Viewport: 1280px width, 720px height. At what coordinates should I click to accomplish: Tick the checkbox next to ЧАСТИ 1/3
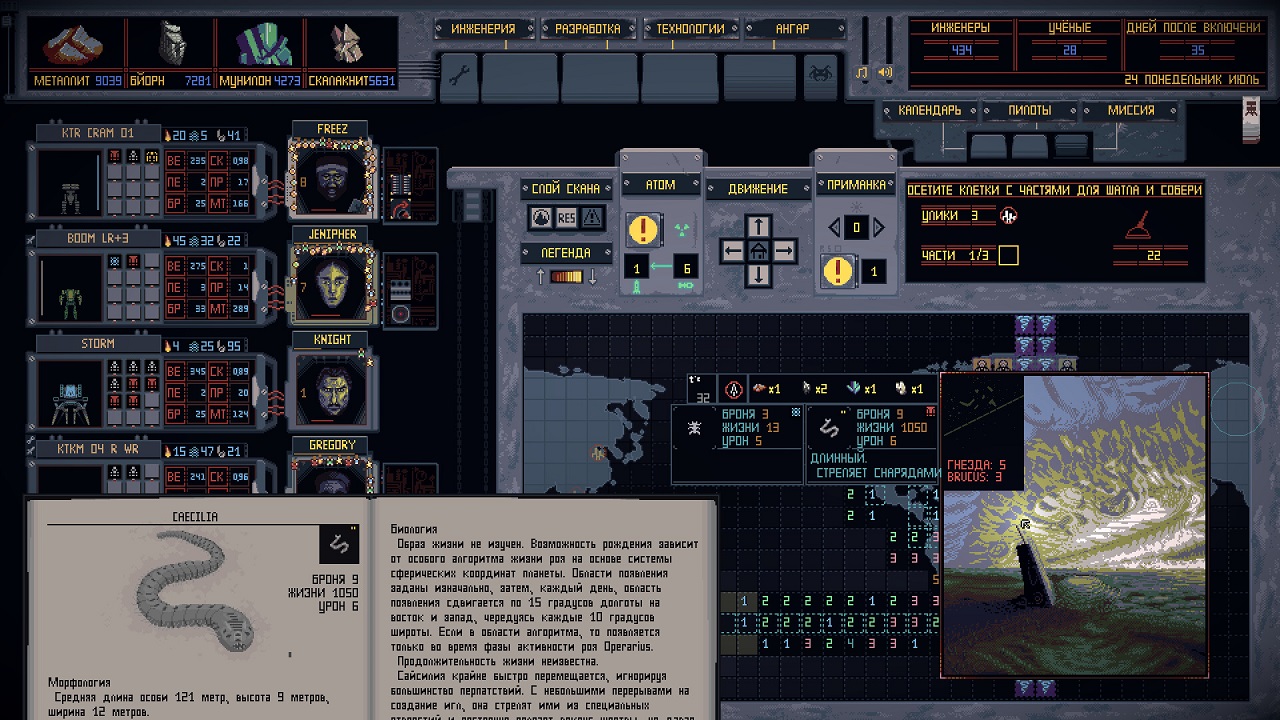[x=1008, y=256]
